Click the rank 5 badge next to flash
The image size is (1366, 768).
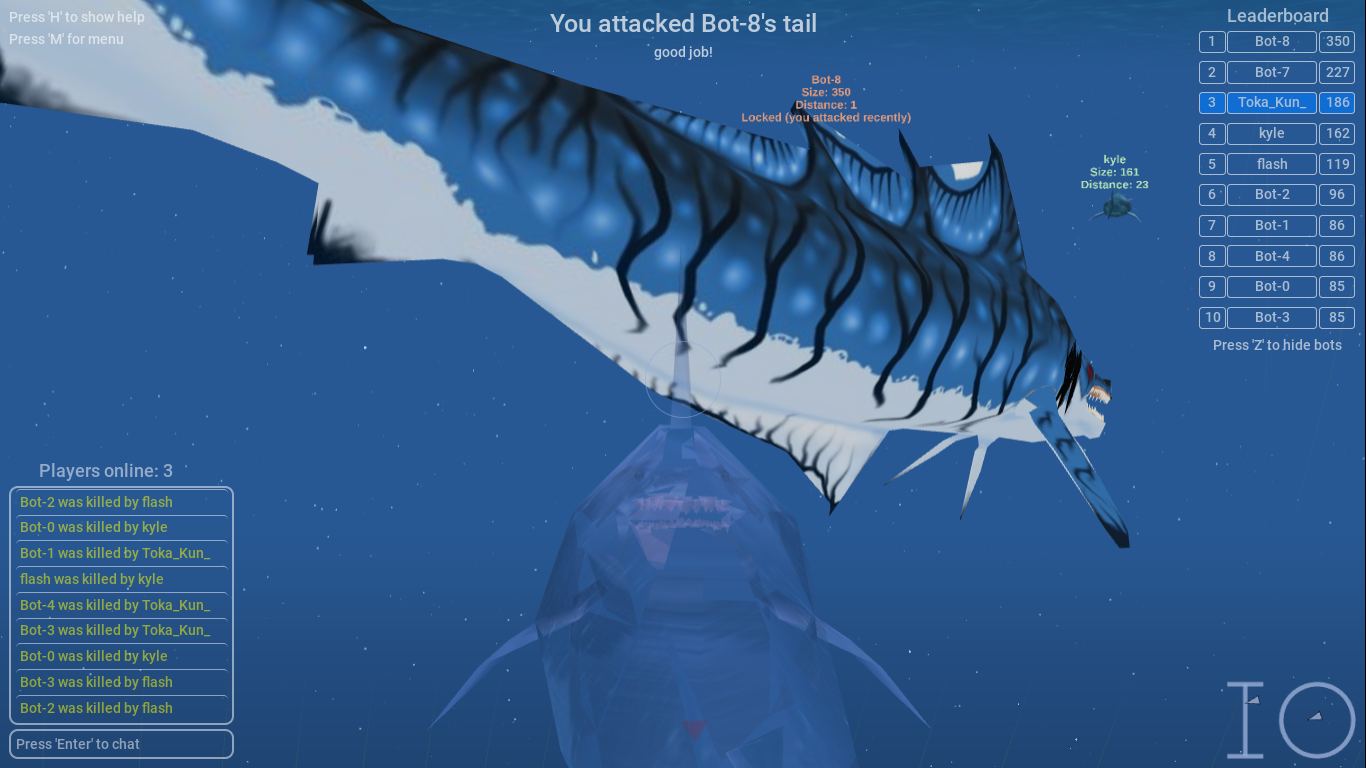click(x=1211, y=164)
